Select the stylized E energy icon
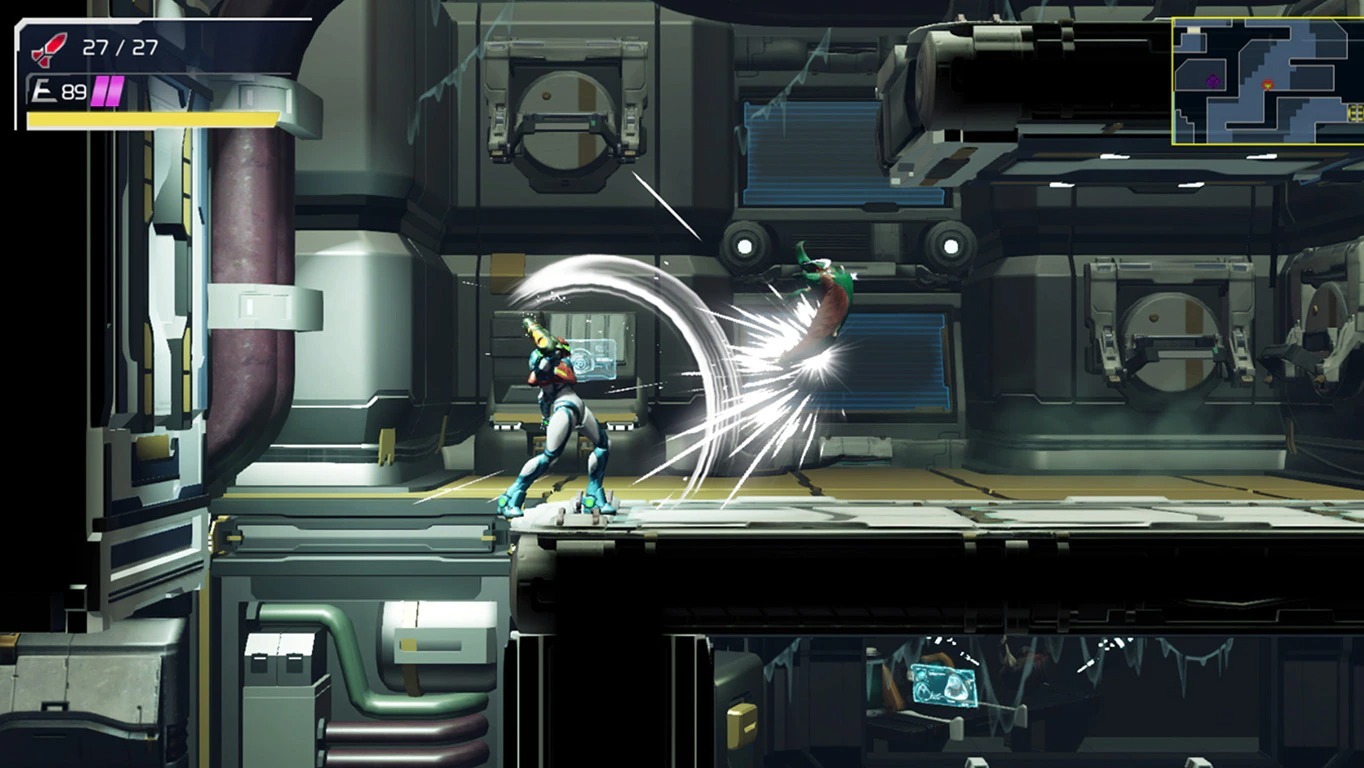This screenshot has height=768, width=1364. coord(43,90)
